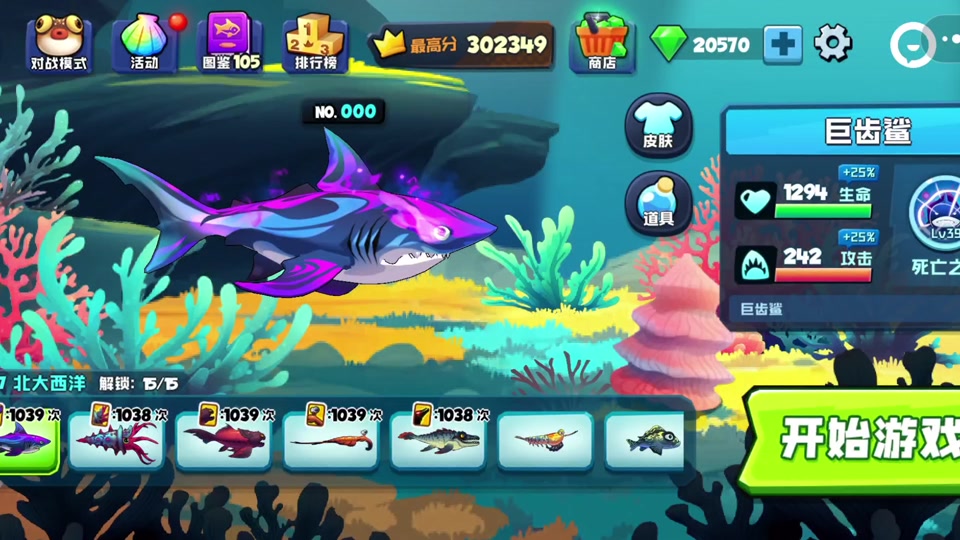Choose the striped shrimp creature
The width and height of the screenshot is (960, 540).
pyautogui.click(x=545, y=440)
